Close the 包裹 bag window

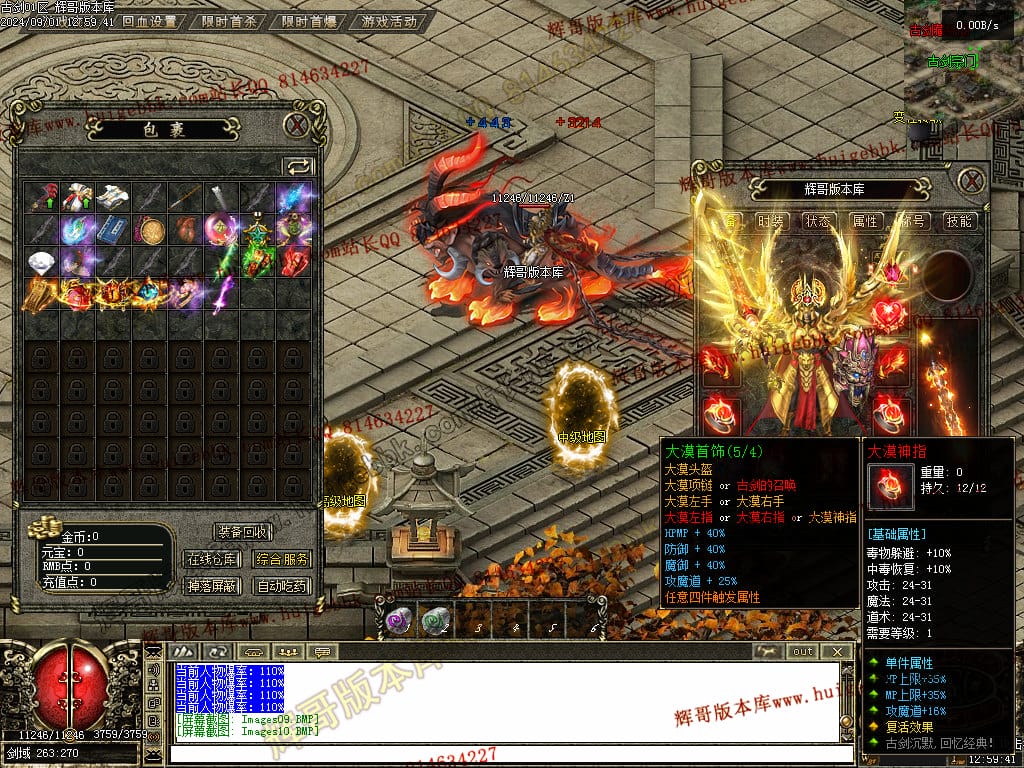click(x=296, y=125)
